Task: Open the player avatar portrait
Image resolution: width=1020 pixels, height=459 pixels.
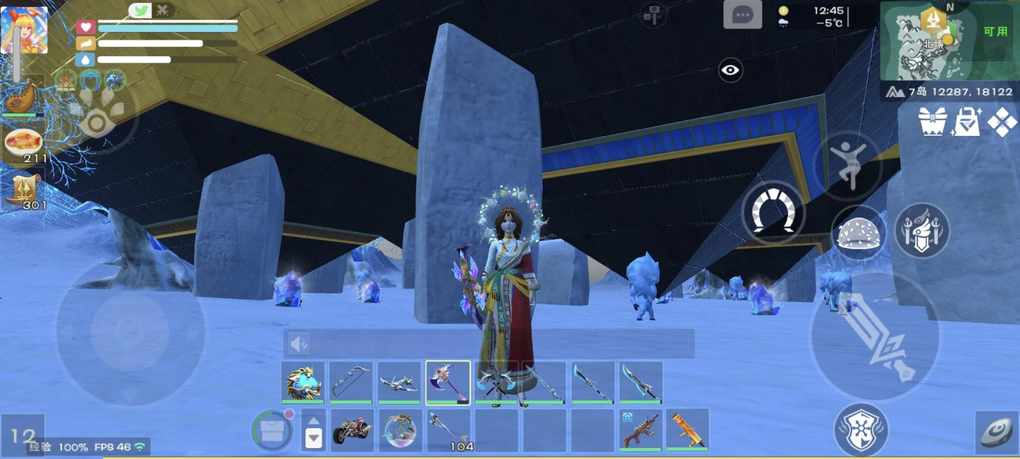Action: click(x=24, y=31)
